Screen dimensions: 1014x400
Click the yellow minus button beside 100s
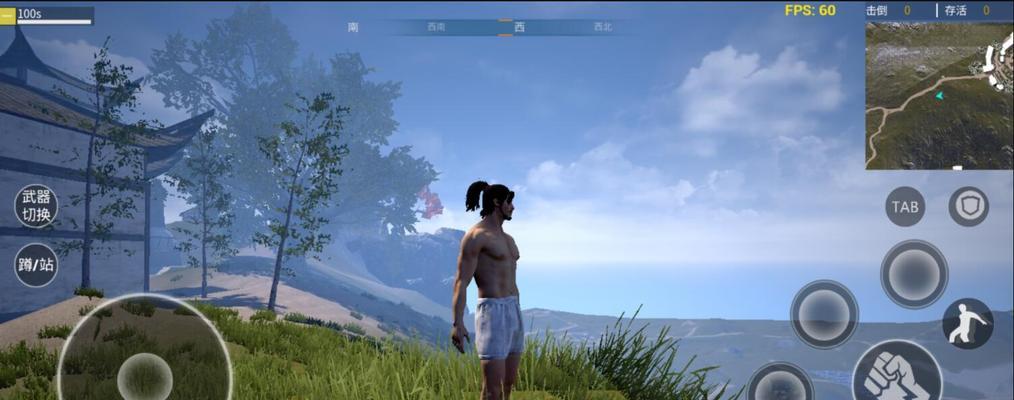(x=7, y=15)
